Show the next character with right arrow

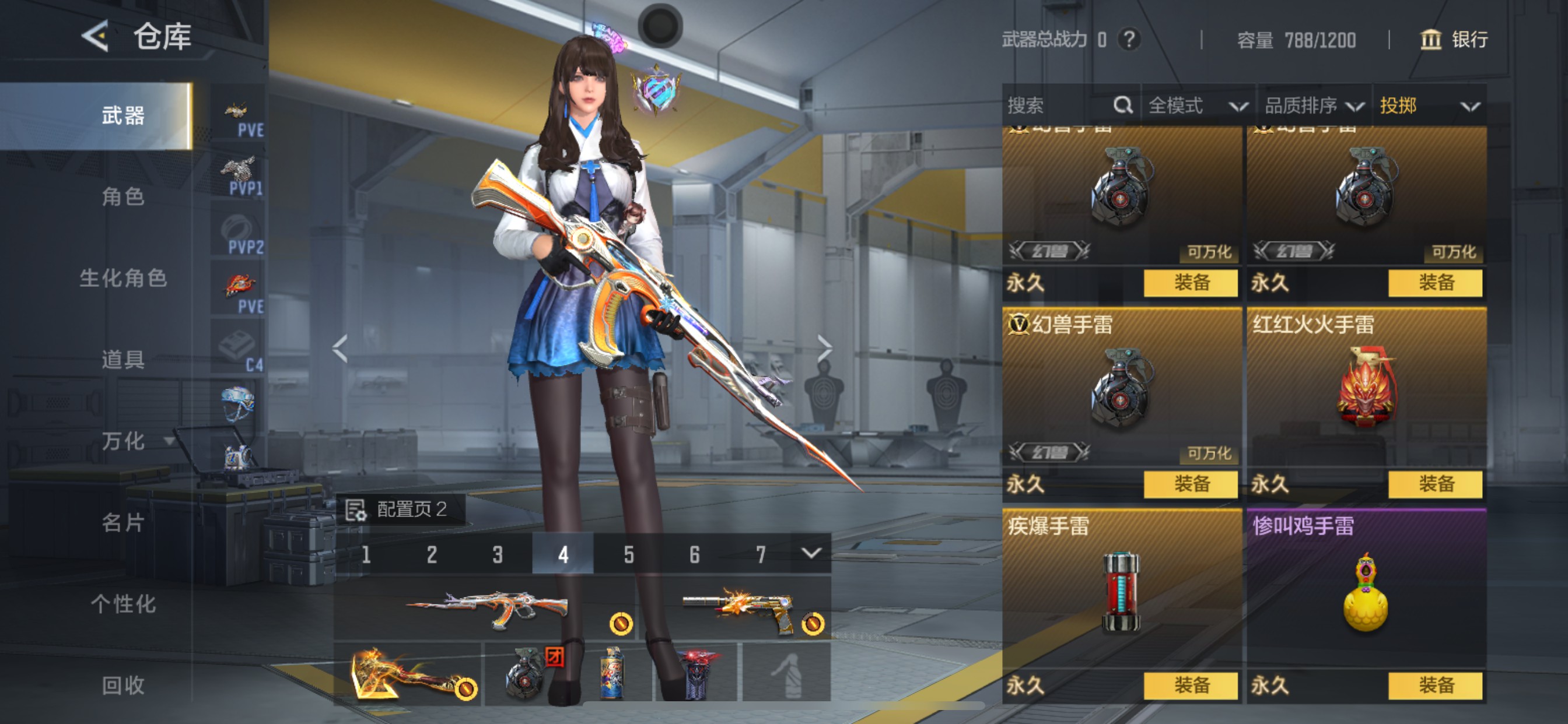(x=825, y=349)
